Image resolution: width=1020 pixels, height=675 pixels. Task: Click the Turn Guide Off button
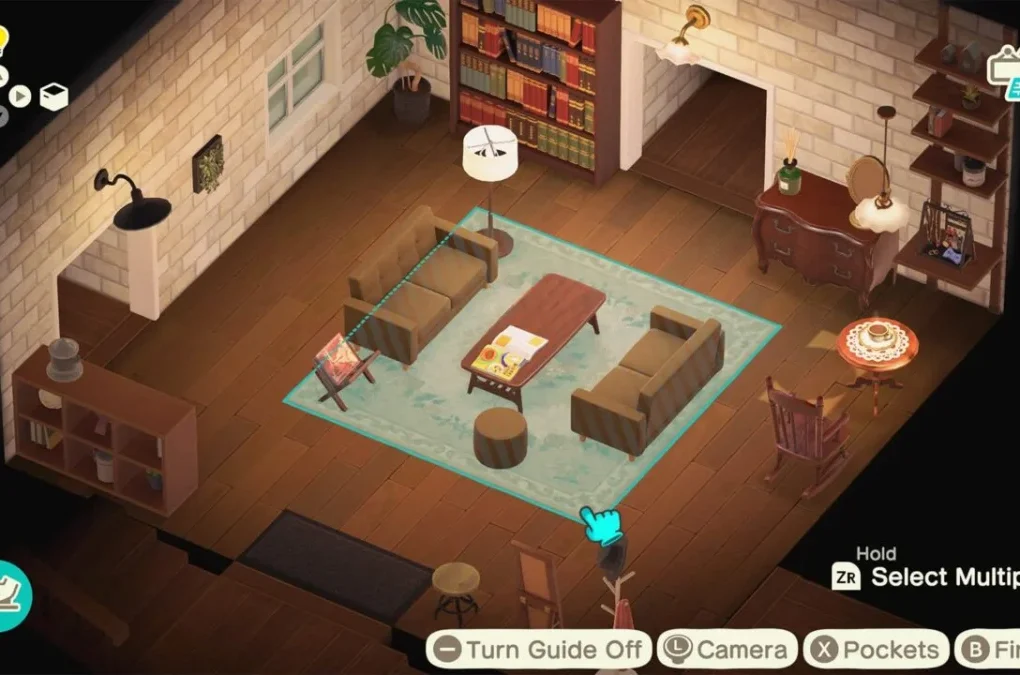click(x=540, y=649)
